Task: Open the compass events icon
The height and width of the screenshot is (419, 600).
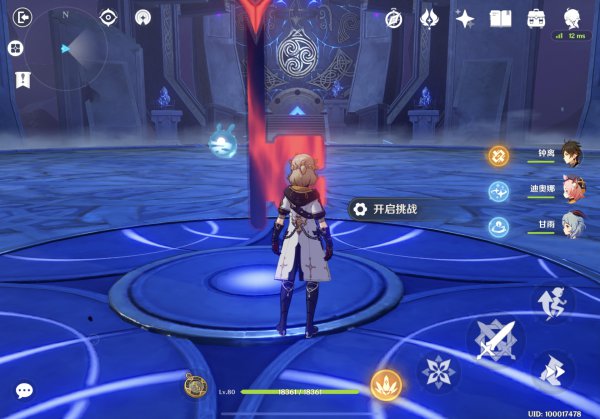Action: point(393,19)
